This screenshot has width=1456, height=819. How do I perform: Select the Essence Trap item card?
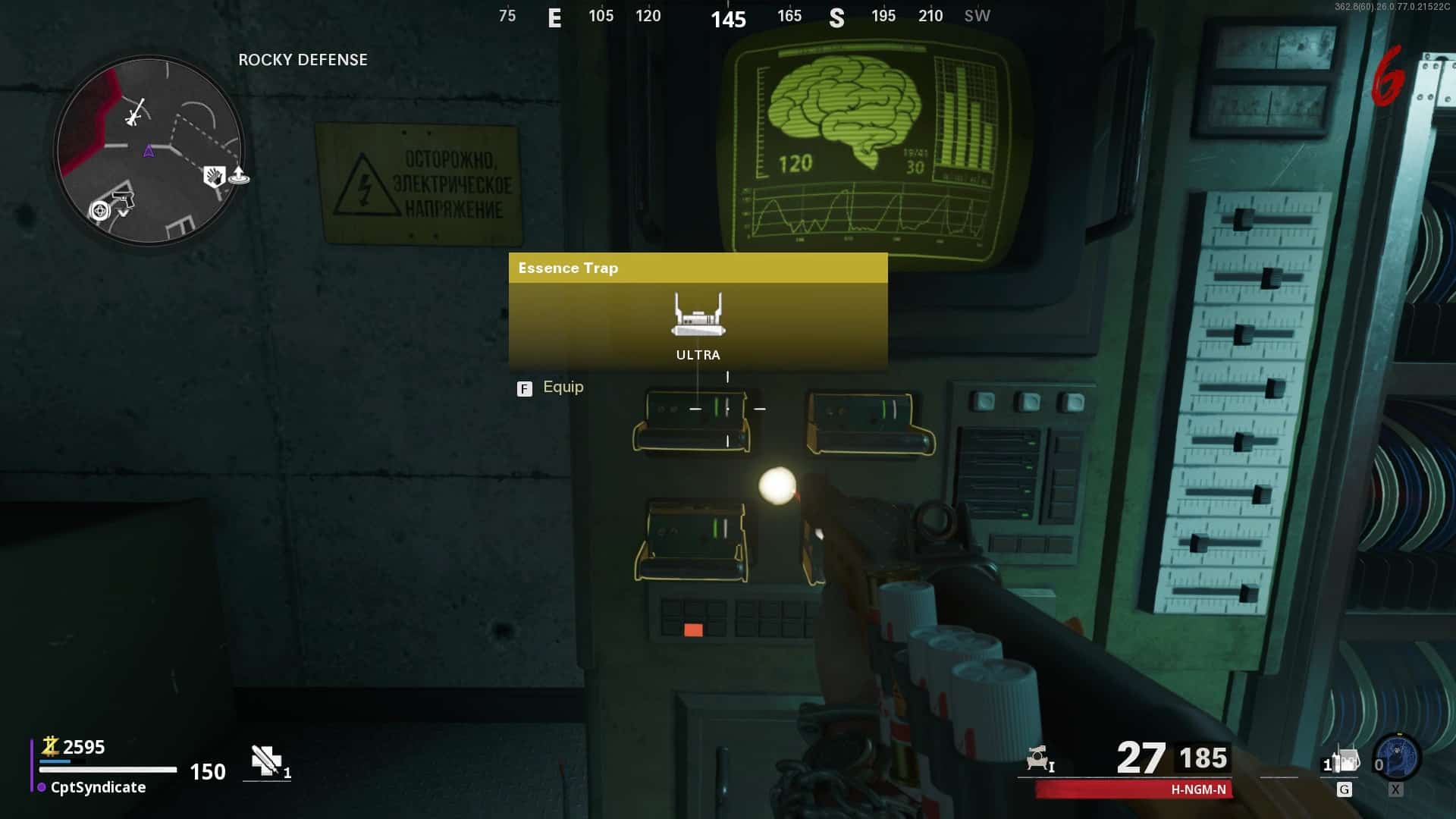pos(698,311)
